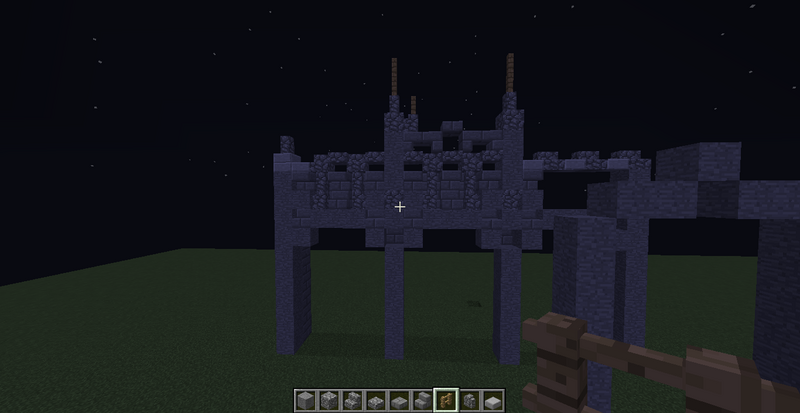
Task: Pick the cobblestone slab hotbar slot
Action: [375, 399]
